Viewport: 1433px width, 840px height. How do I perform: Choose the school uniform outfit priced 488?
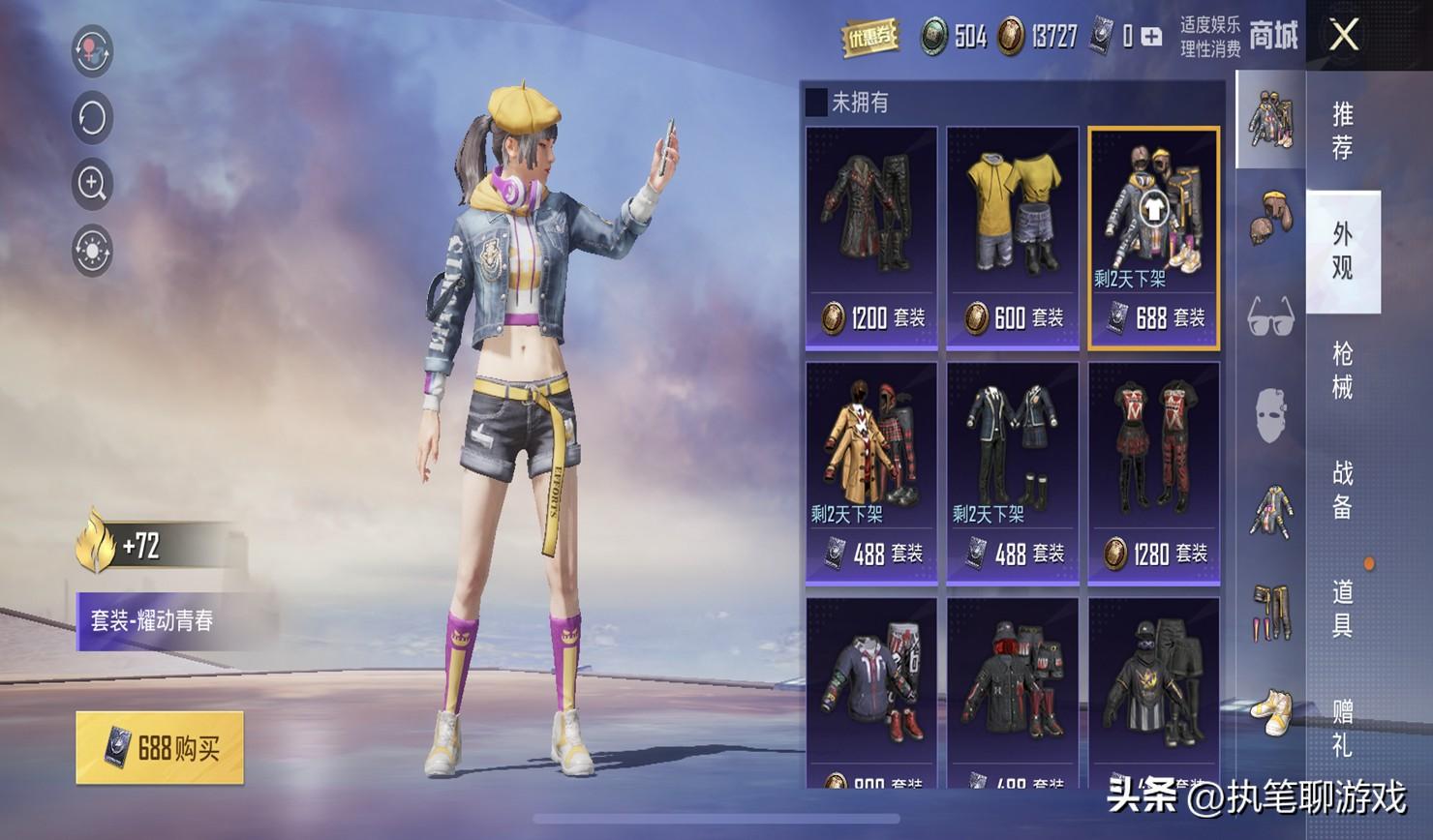1012,473
